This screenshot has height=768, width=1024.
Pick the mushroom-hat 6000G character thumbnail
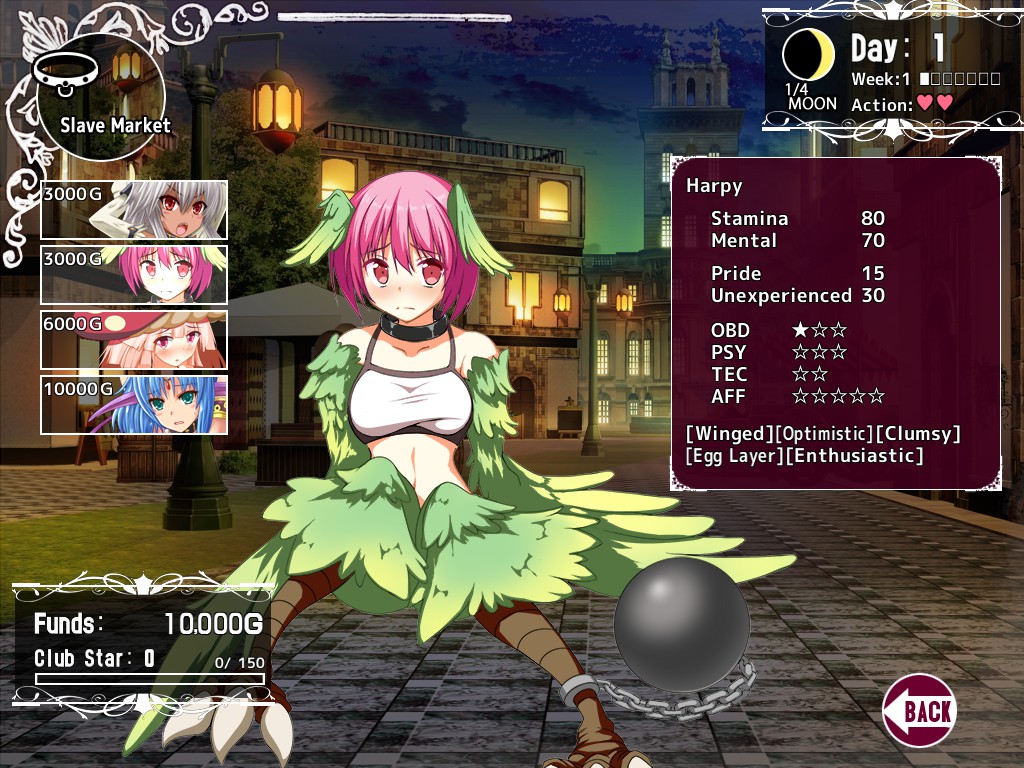[134, 340]
